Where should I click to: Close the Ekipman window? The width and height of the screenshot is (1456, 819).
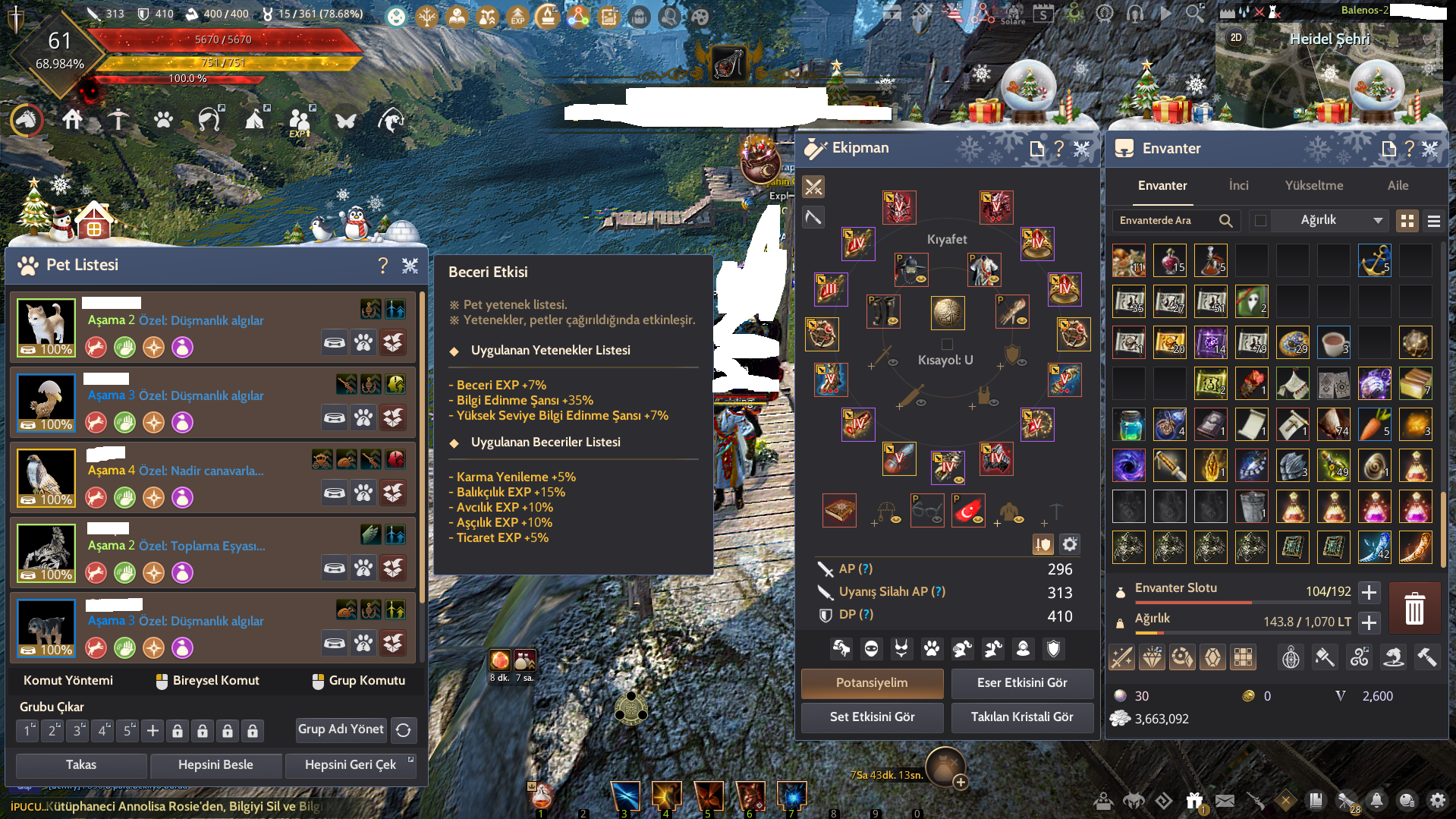[1082, 149]
